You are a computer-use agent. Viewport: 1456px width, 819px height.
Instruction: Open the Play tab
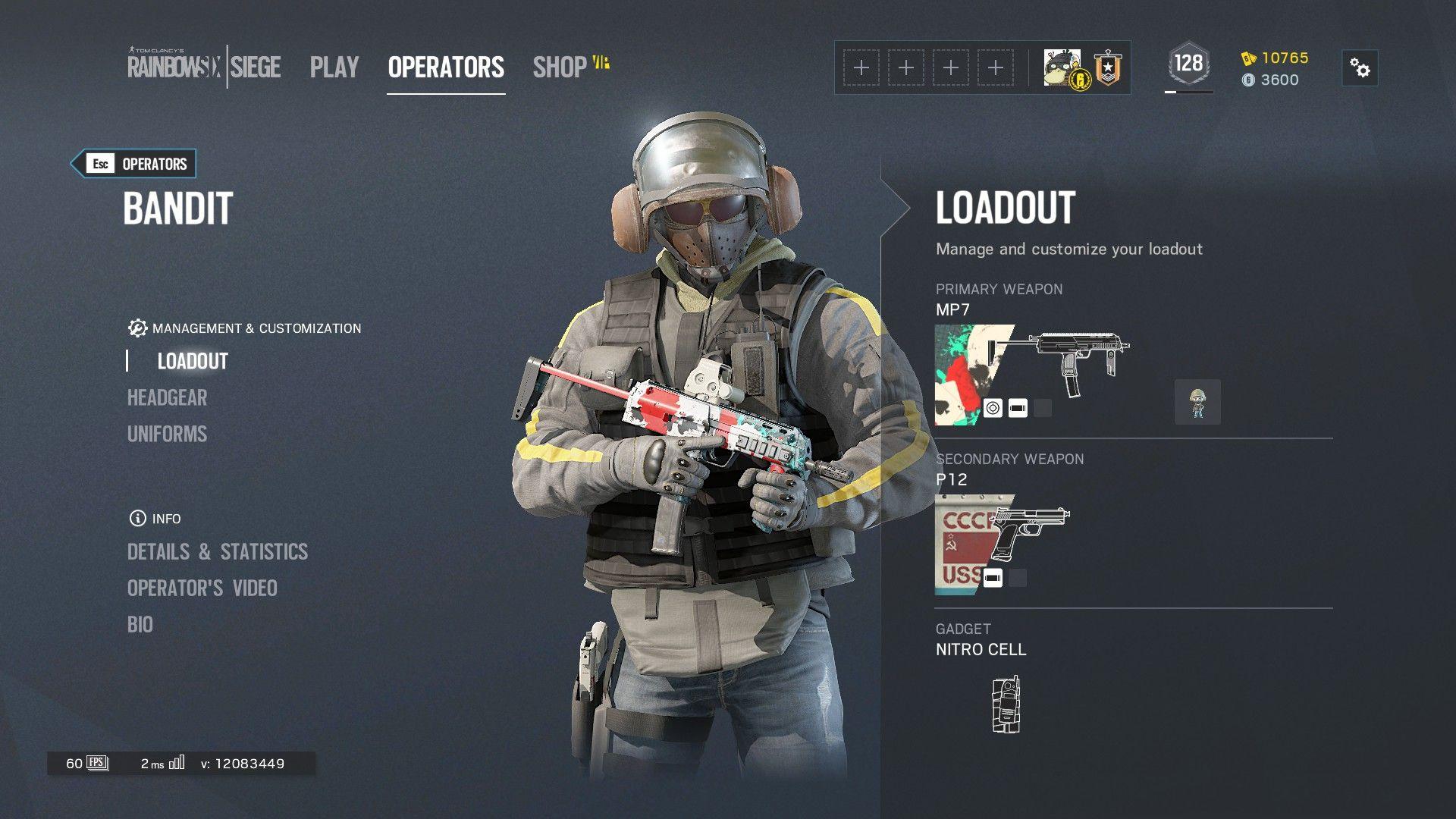point(334,67)
